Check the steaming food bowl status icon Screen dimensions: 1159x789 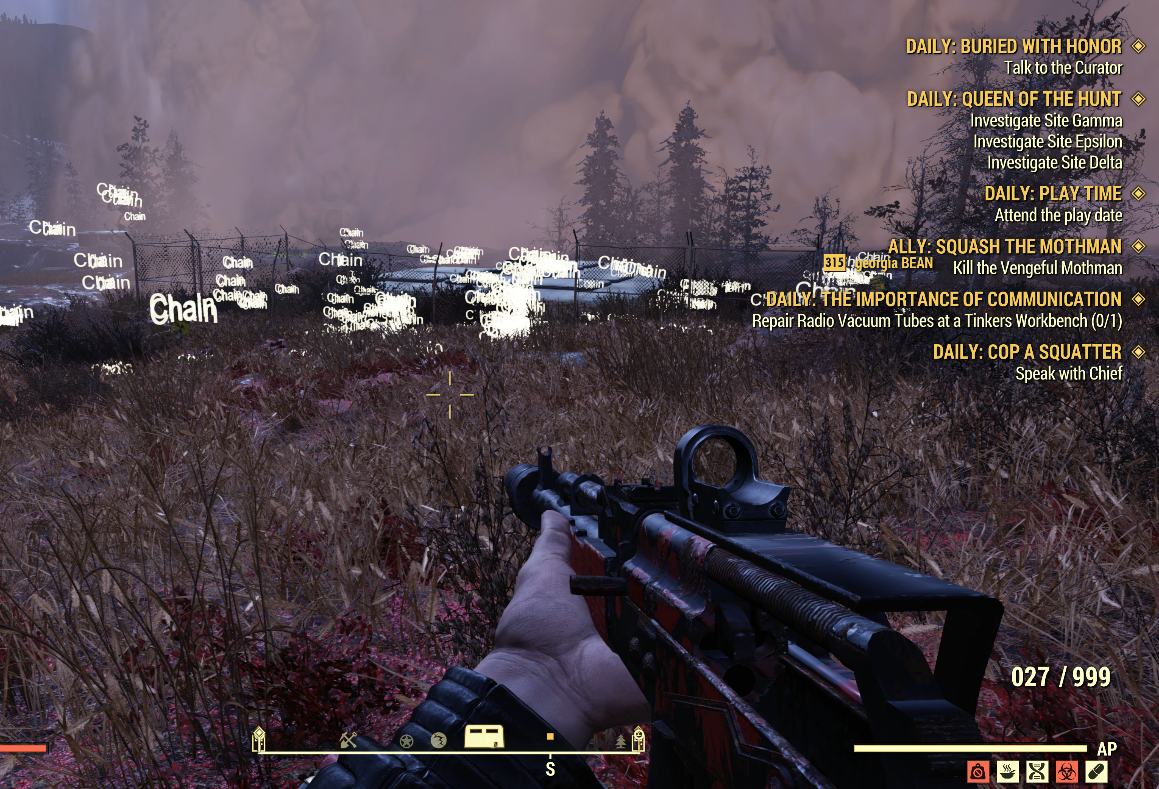pos(1008,771)
